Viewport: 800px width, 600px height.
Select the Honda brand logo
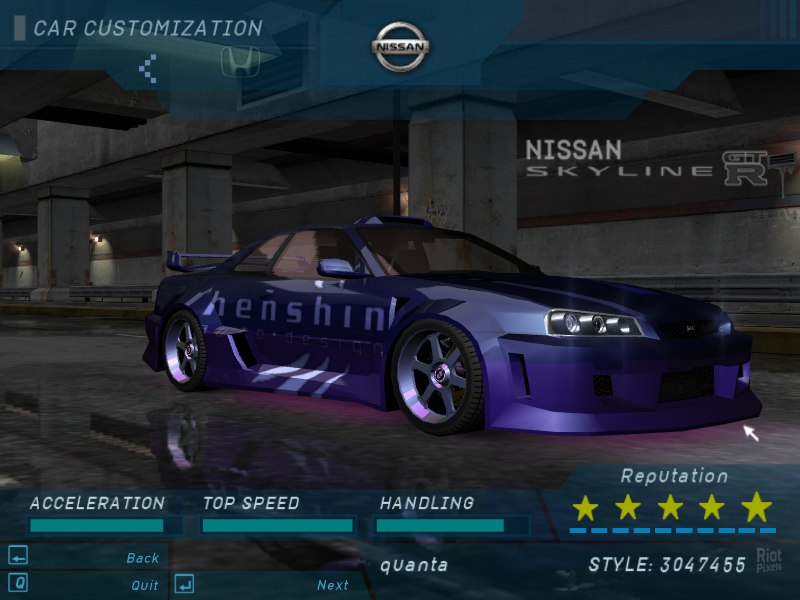240,62
